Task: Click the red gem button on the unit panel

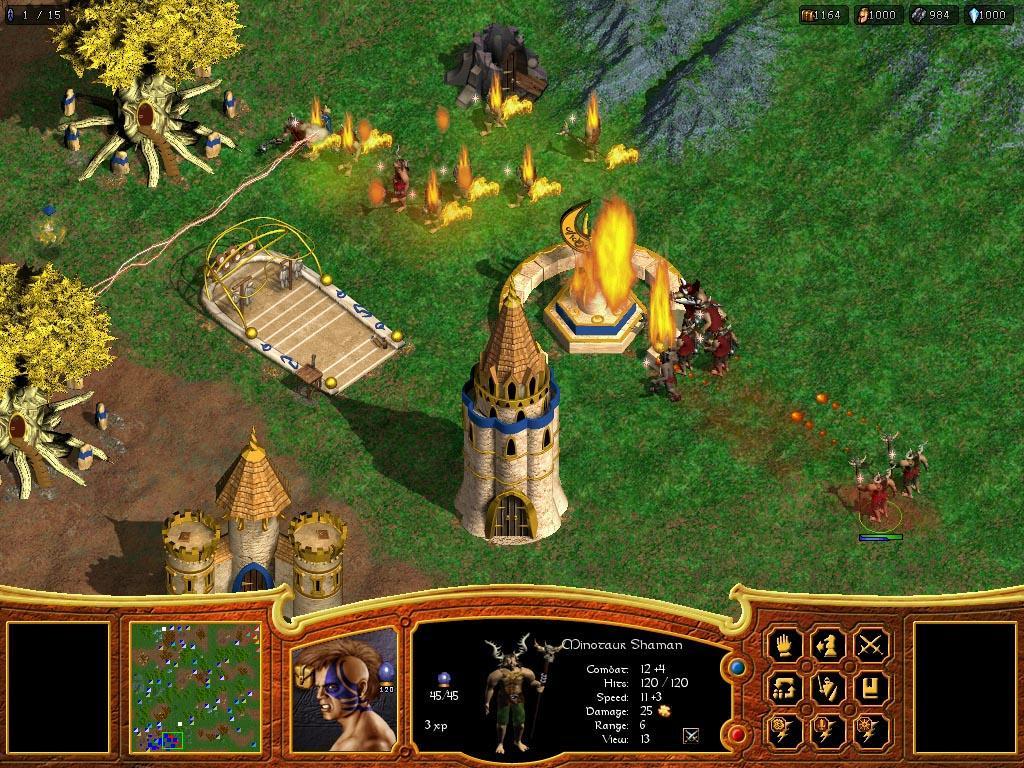Action: tap(738, 735)
